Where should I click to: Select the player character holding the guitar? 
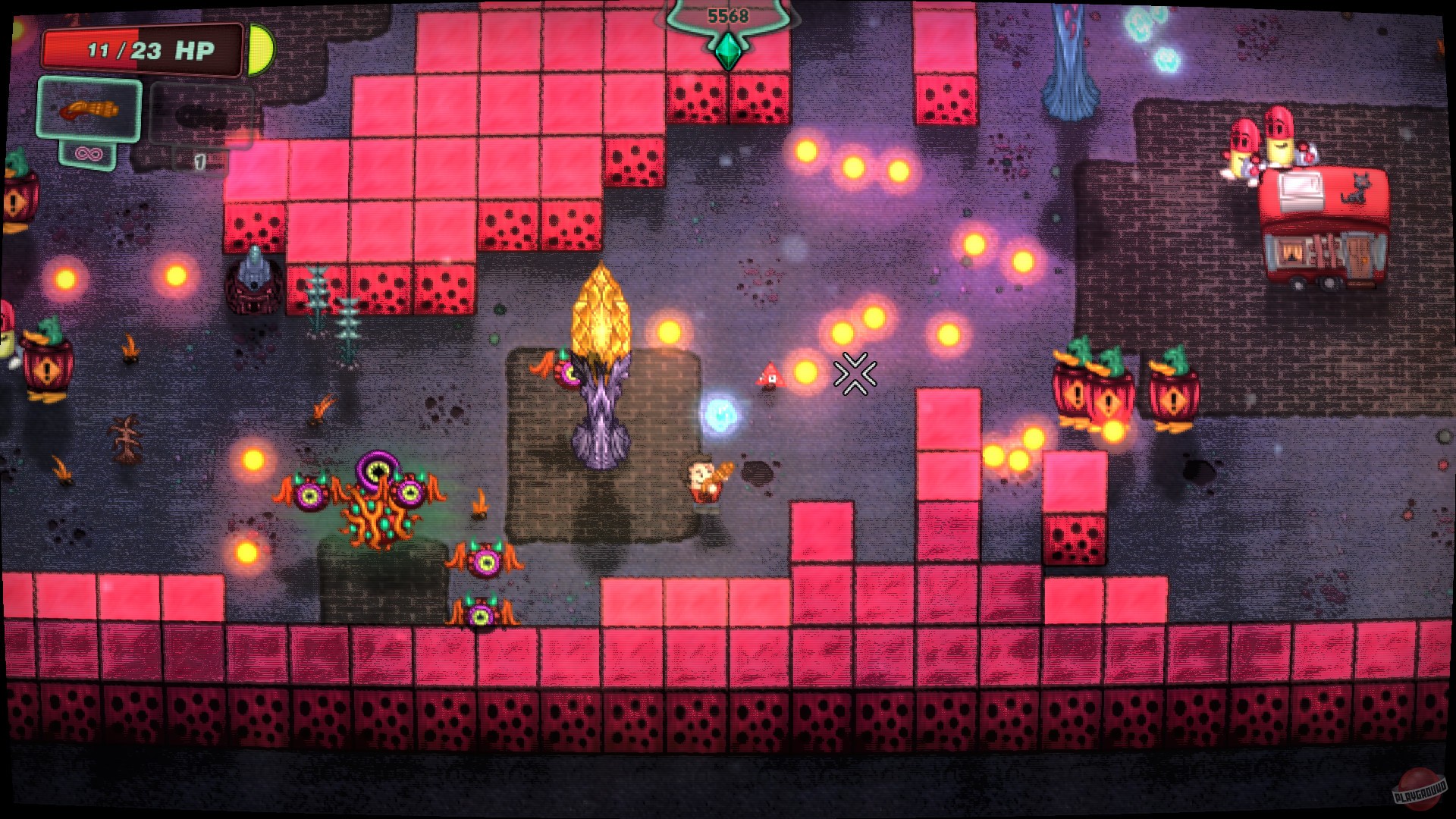coord(704,478)
